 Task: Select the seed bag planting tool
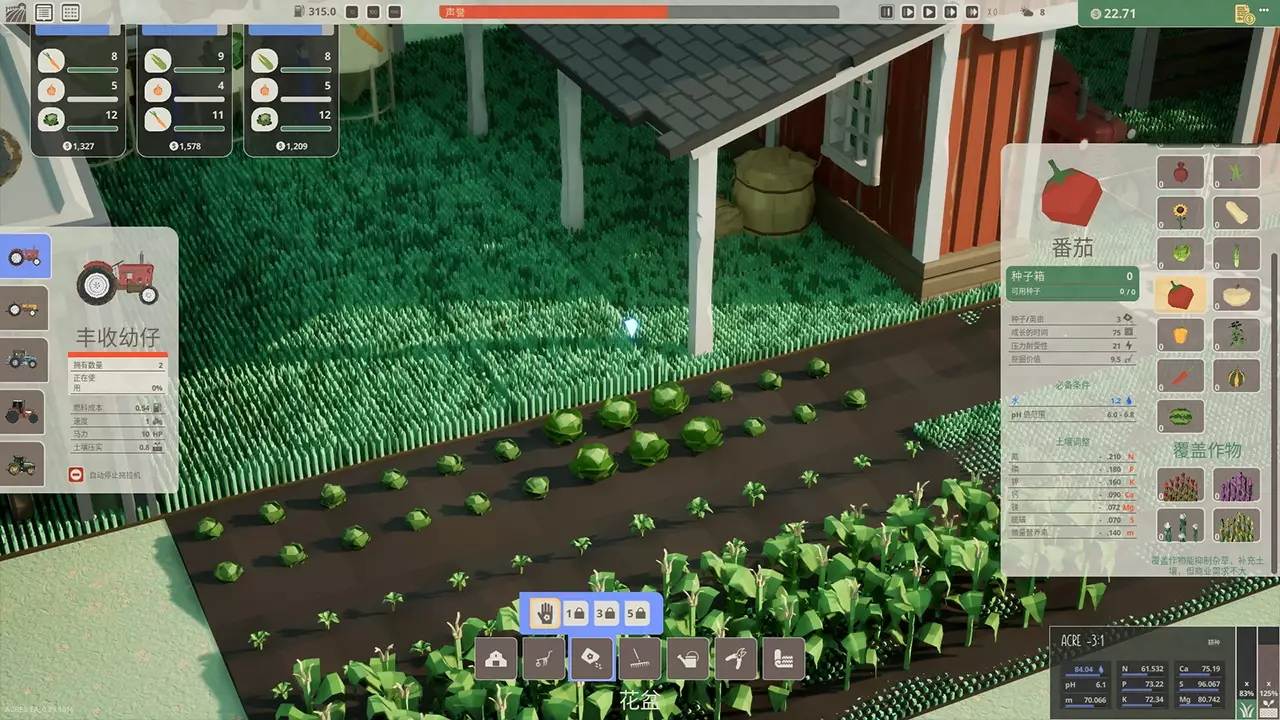(593, 658)
